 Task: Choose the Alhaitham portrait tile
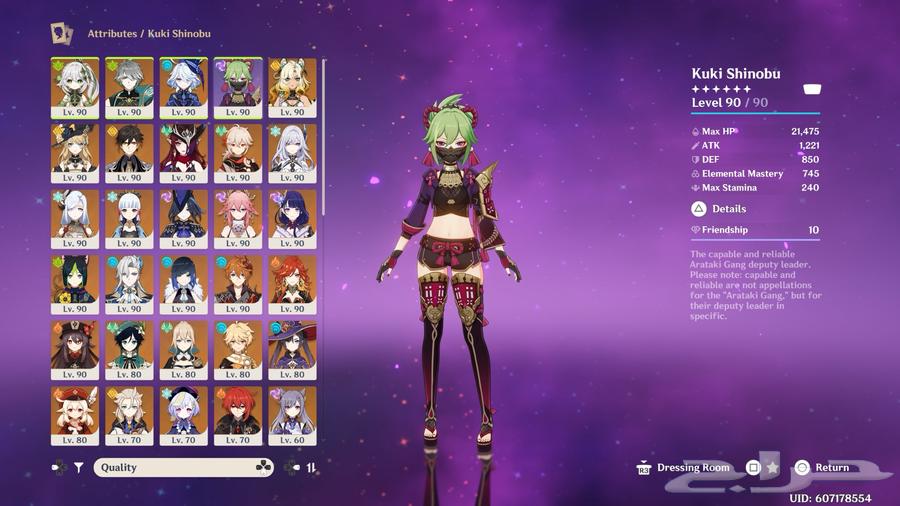(x=129, y=87)
